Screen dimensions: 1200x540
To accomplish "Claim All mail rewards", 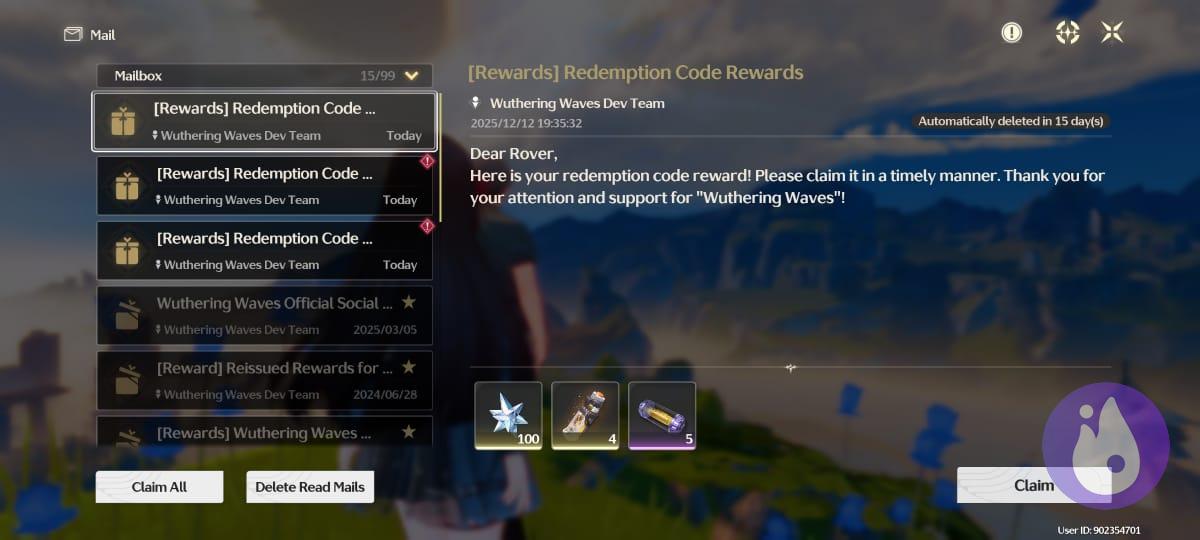I will (x=159, y=487).
